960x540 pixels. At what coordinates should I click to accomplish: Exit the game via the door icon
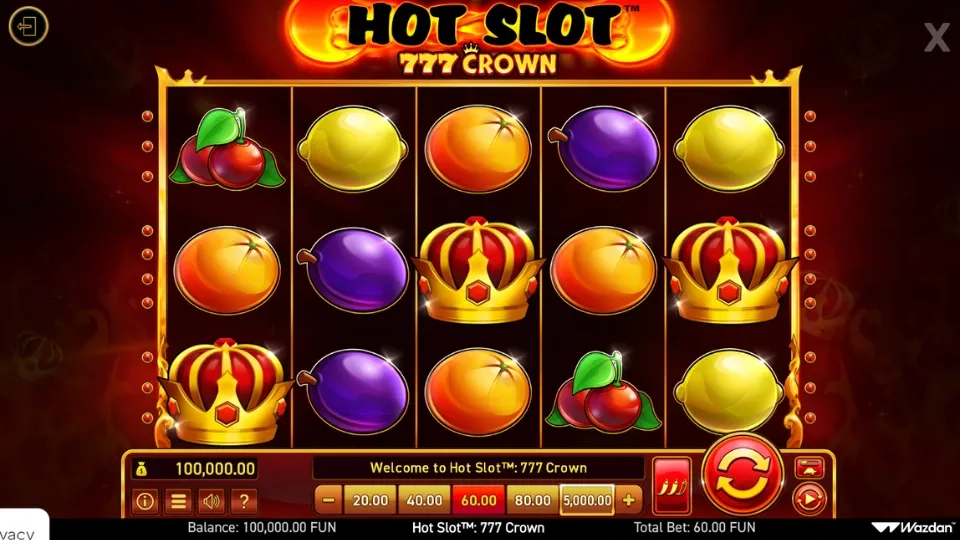(28, 26)
